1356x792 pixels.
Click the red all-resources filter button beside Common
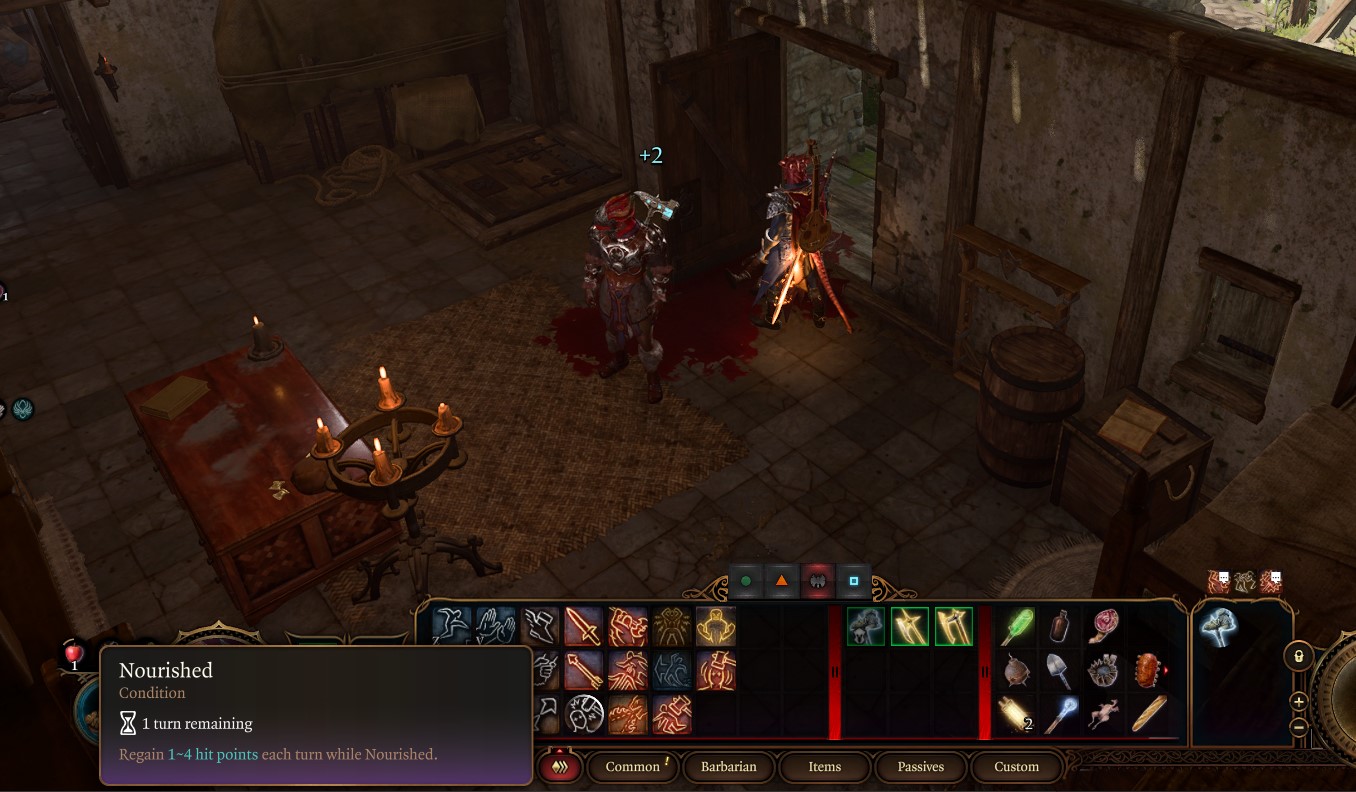click(560, 767)
